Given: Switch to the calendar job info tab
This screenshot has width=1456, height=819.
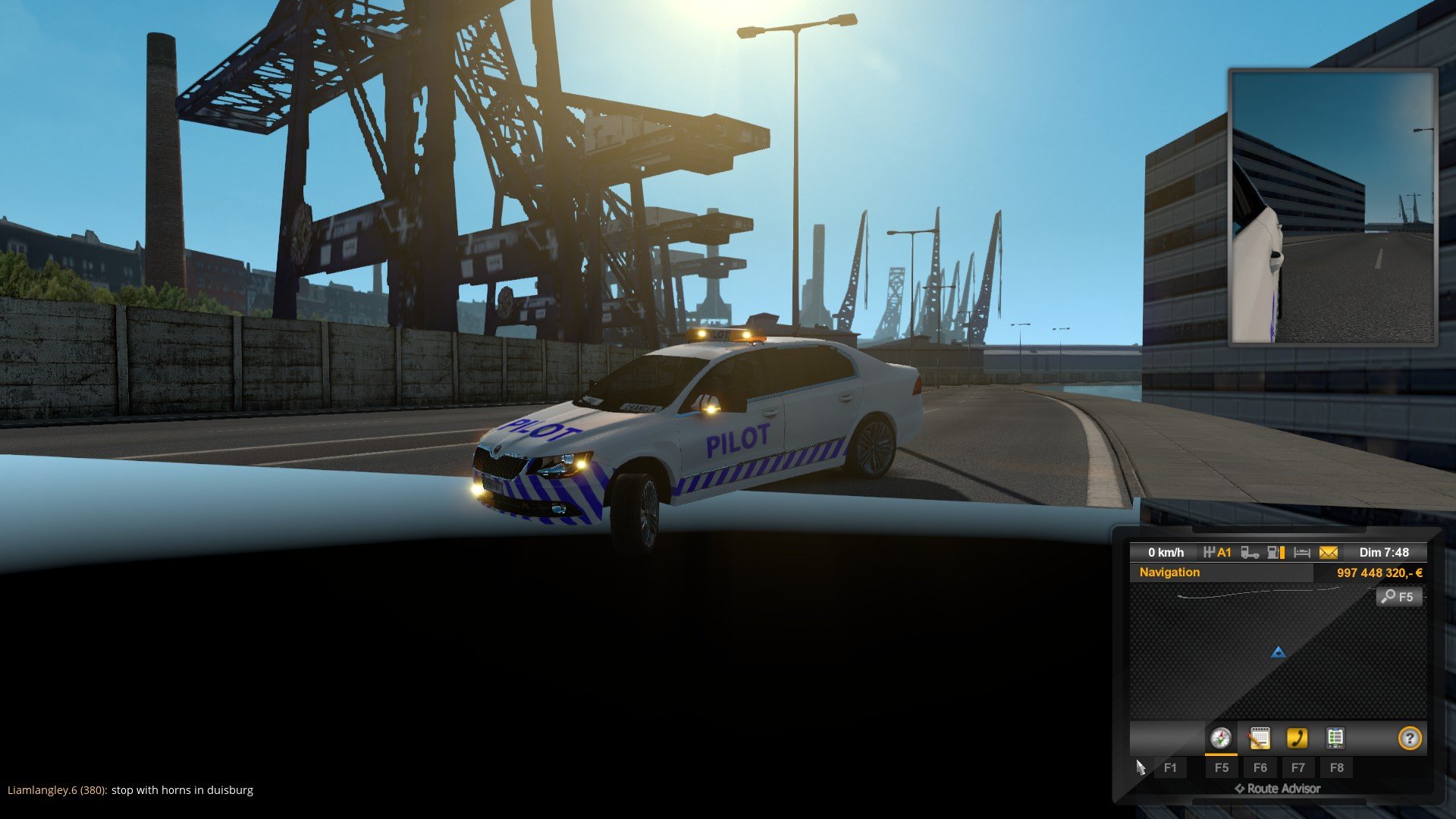Looking at the screenshot, I should click(1259, 739).
